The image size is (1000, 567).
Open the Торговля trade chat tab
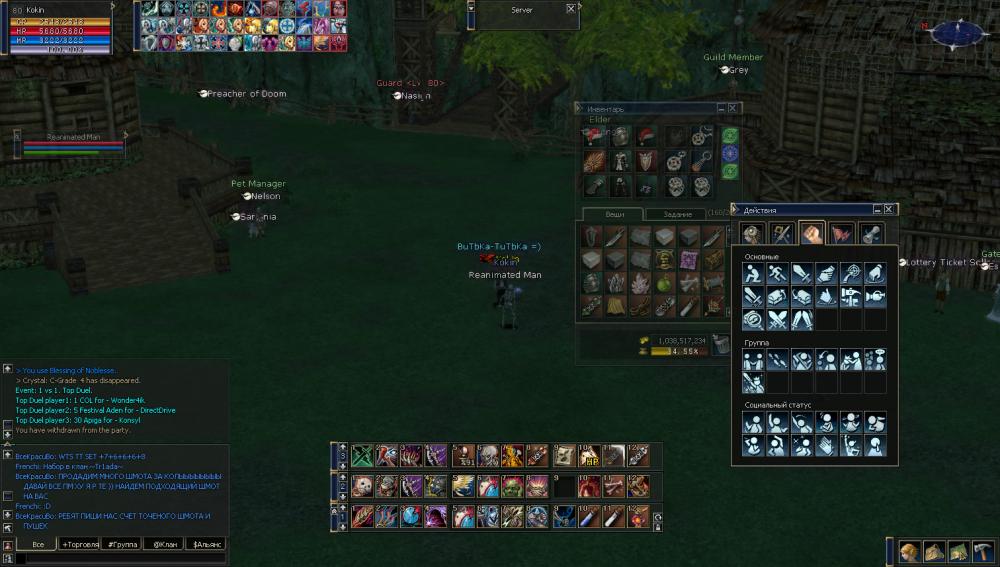tap(79, 544)
